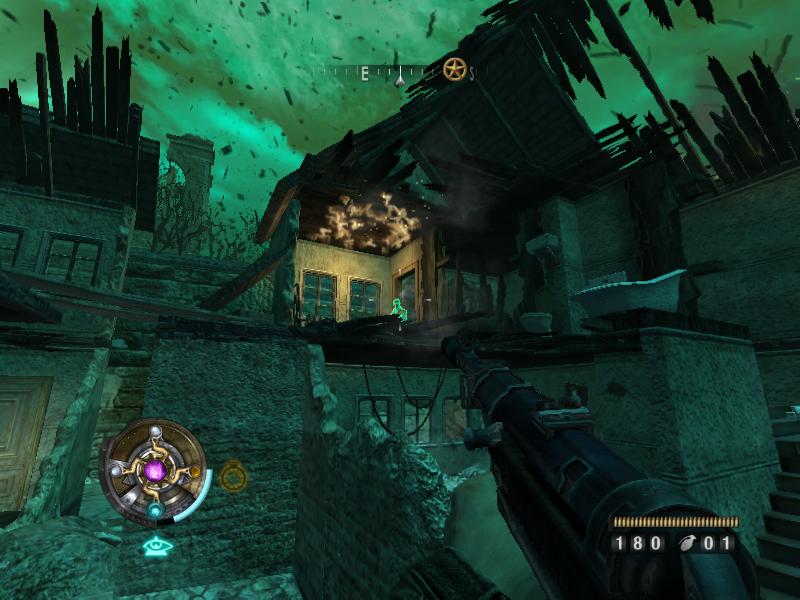Select the Thule medallion power wheel
Viewport: 800px width, 600px height.
pyautogui.click(x=154, y=469)
